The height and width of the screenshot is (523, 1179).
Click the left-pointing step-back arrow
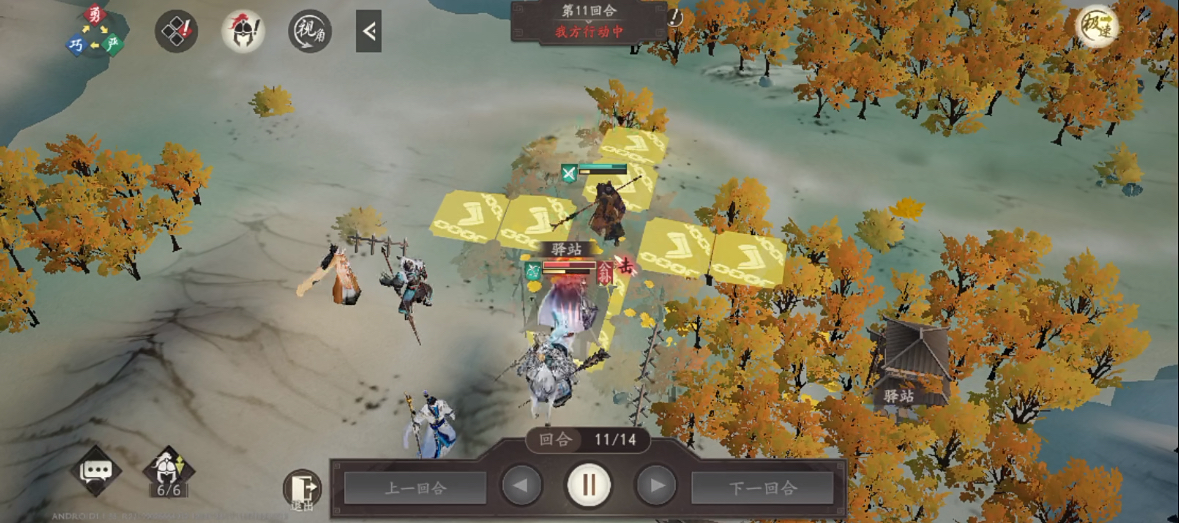coord(521,486)
